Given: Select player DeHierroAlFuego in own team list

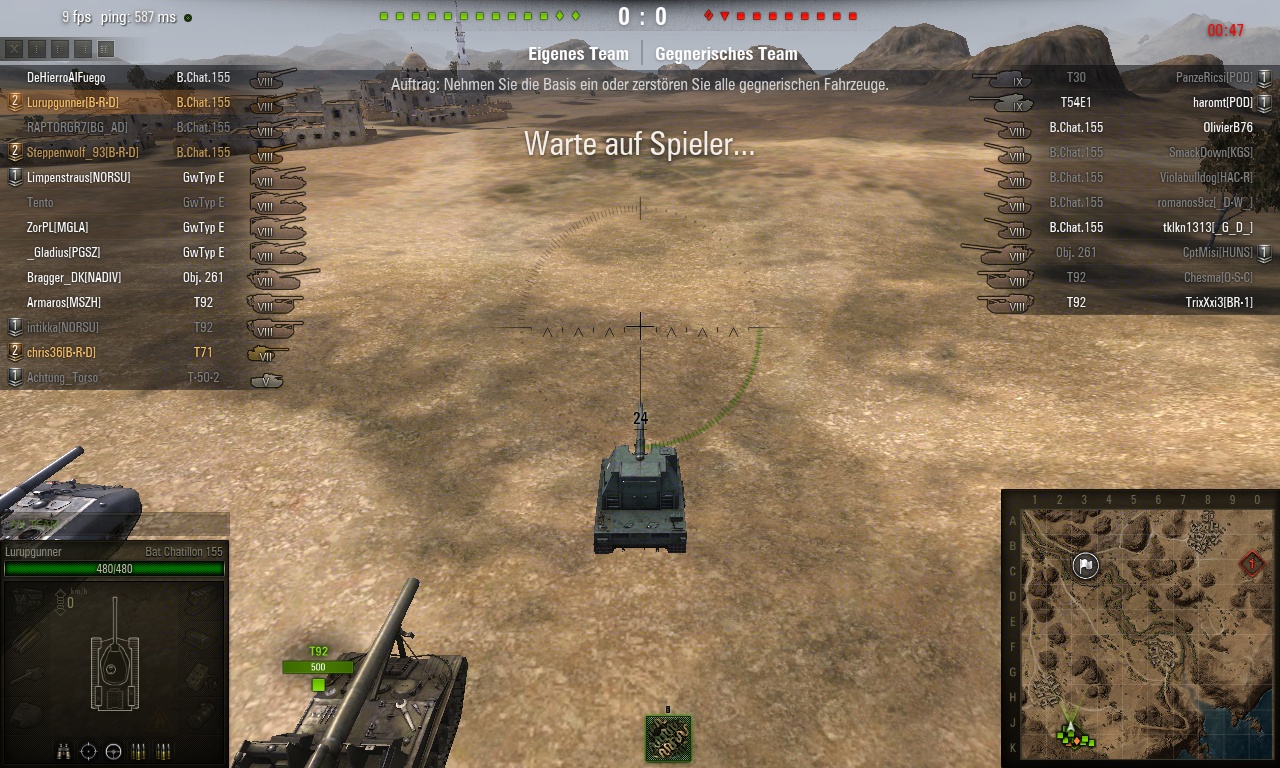Looking at the screenshot, I should [66, 77].
